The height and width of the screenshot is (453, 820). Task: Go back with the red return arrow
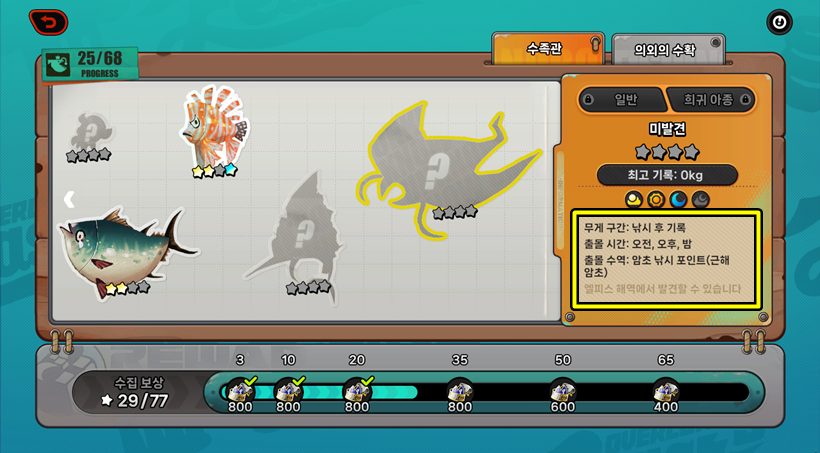coord(48,21)
